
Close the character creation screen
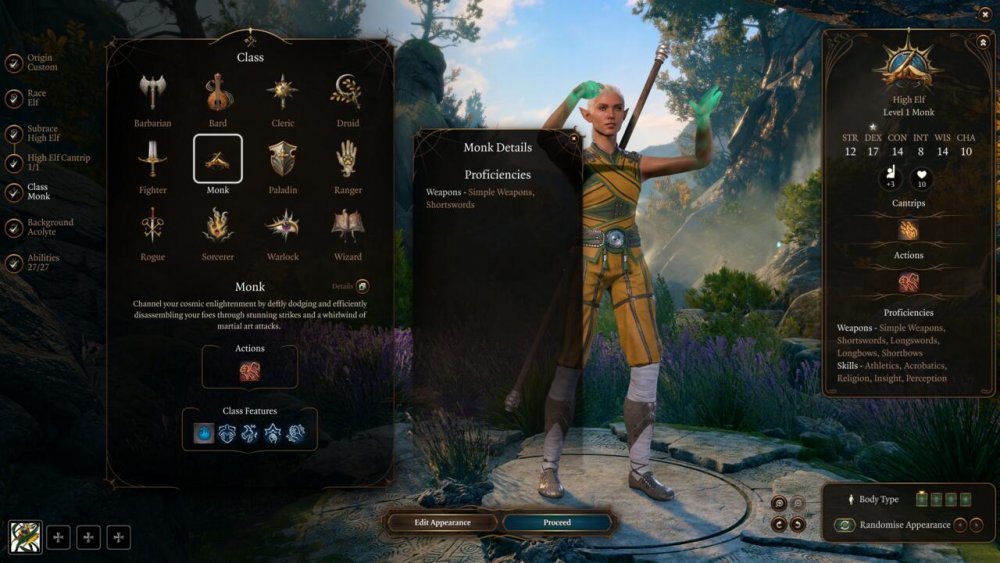pos(985,13)
